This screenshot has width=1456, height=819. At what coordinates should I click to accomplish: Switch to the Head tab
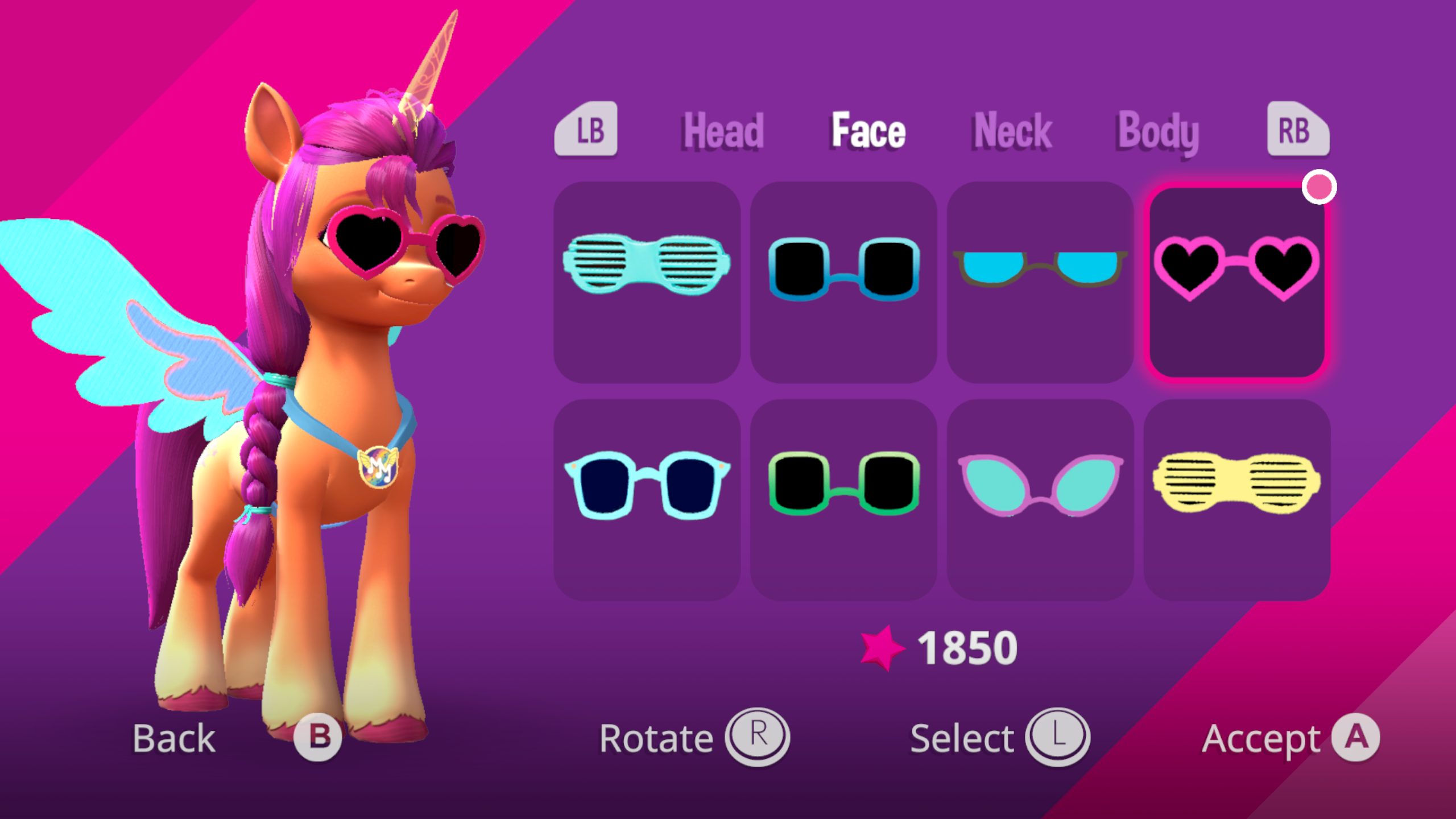723,131
